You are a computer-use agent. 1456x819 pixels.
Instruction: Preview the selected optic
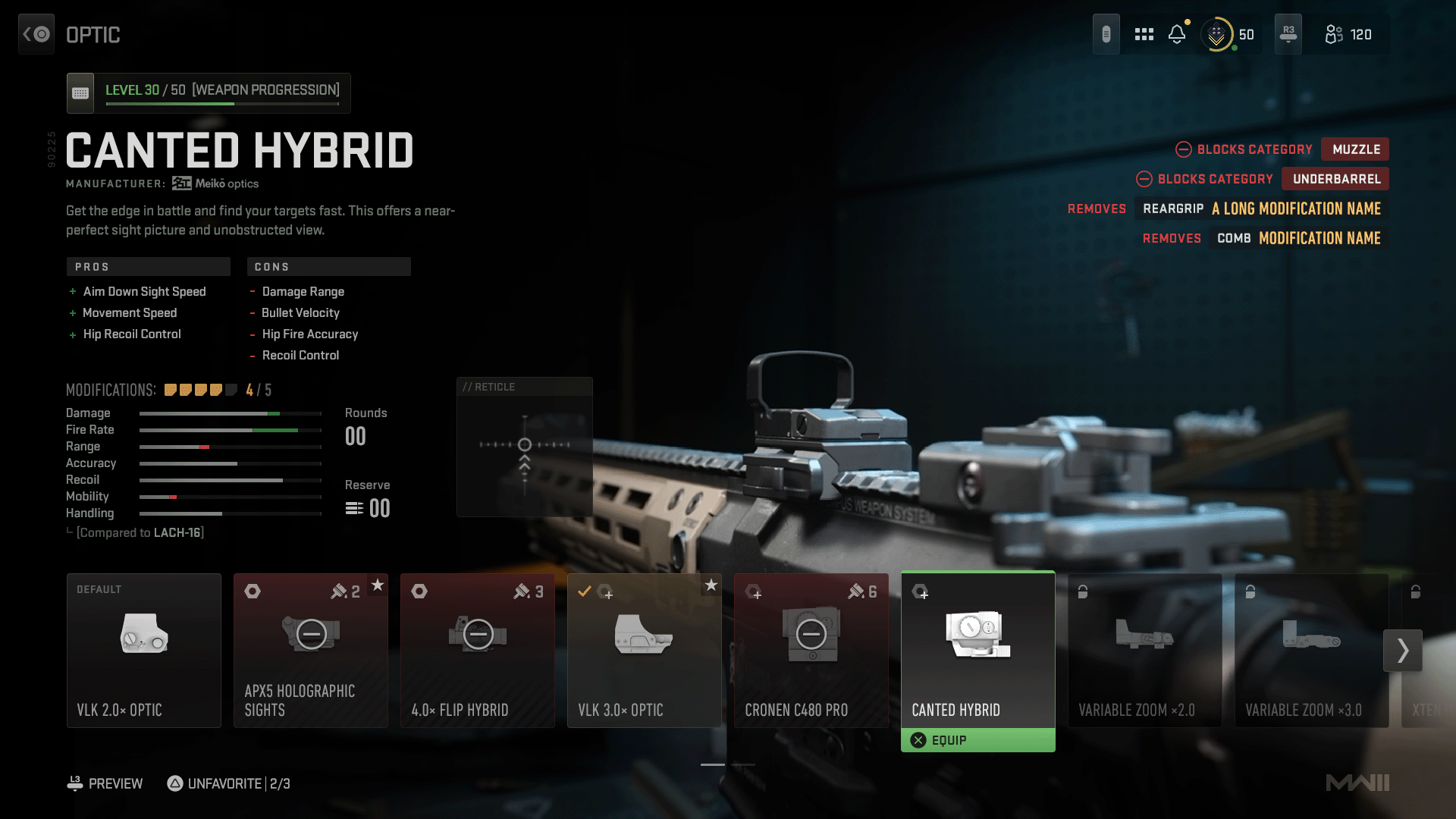105,783
